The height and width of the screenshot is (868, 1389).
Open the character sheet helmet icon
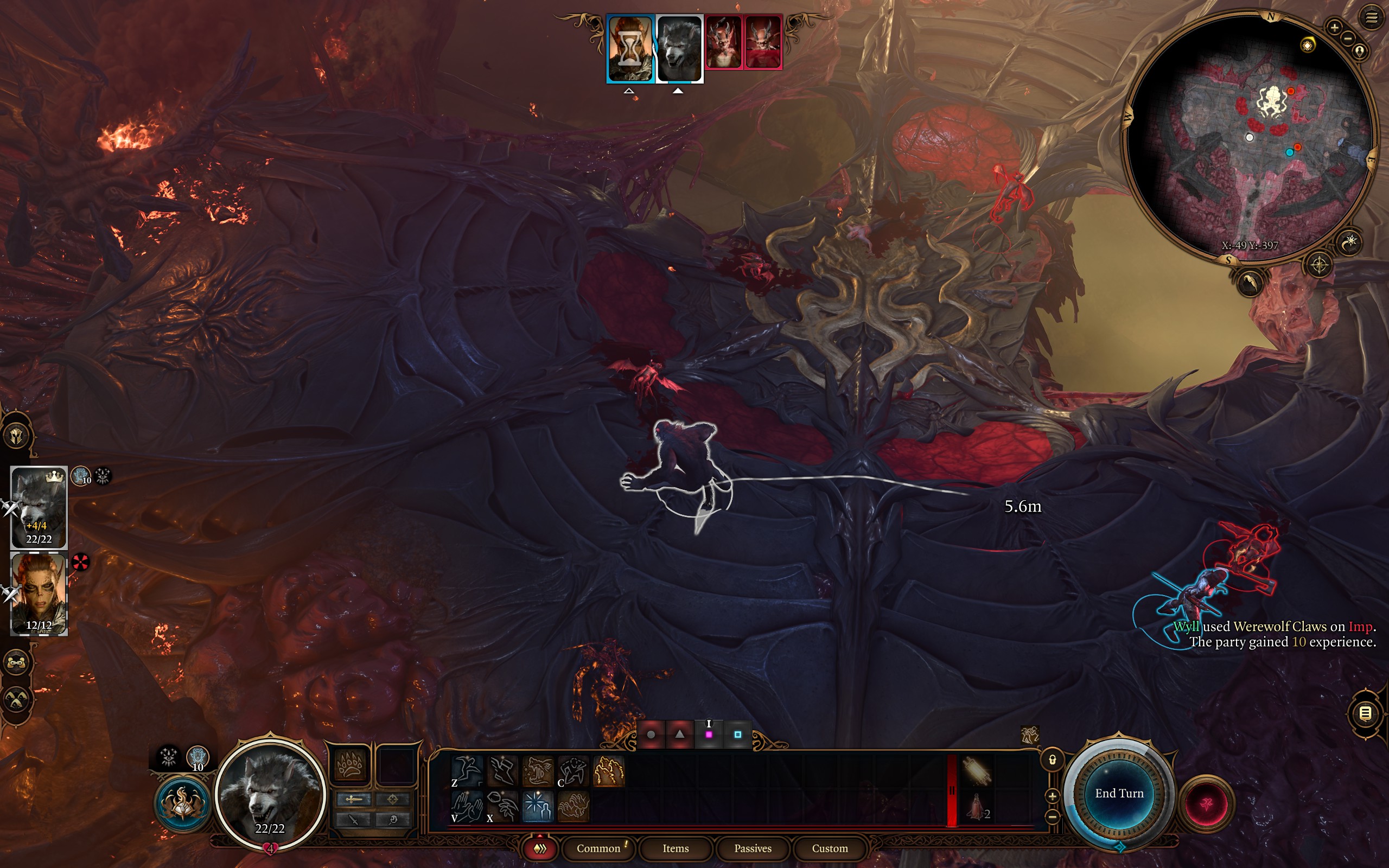pos(16,435)
